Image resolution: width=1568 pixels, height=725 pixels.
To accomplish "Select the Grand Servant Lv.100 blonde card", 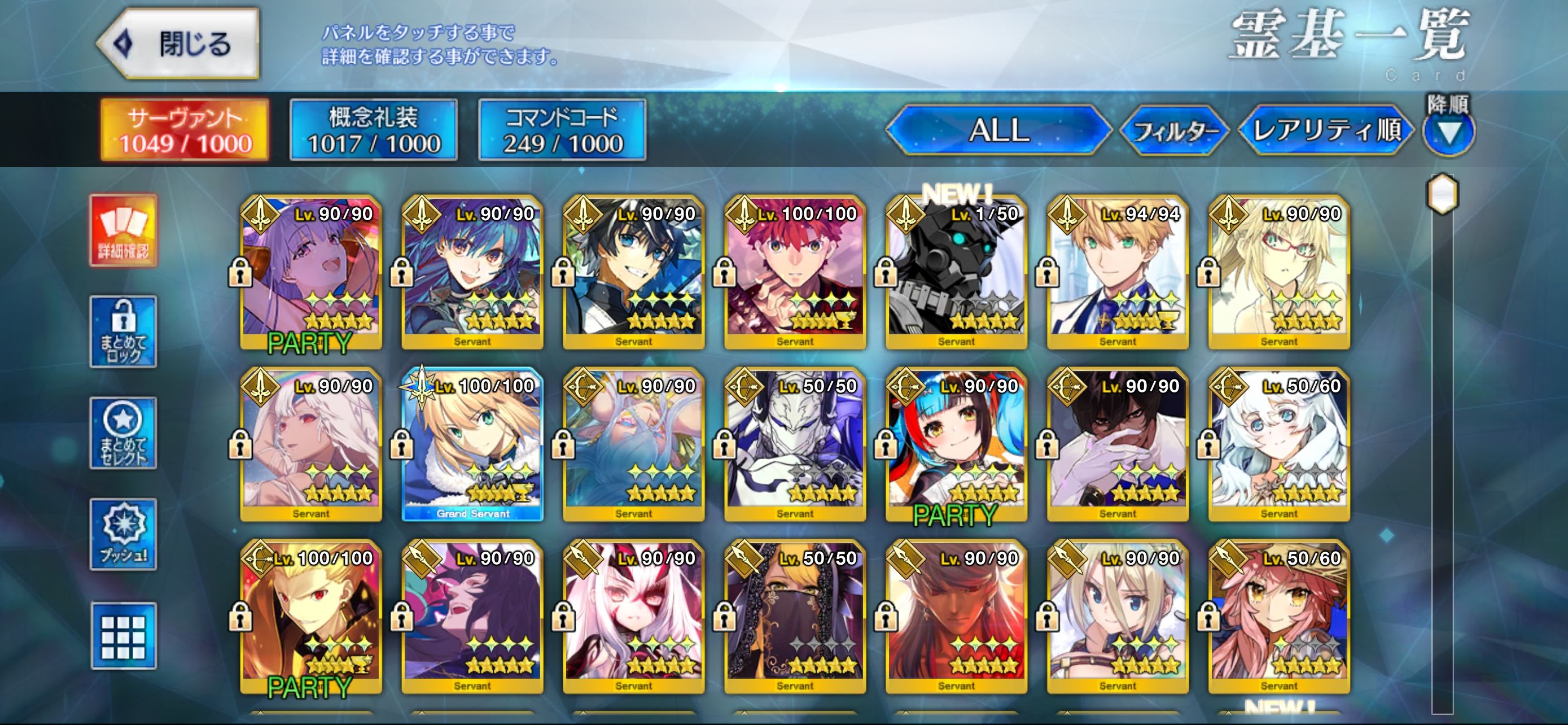I will 472,444.
